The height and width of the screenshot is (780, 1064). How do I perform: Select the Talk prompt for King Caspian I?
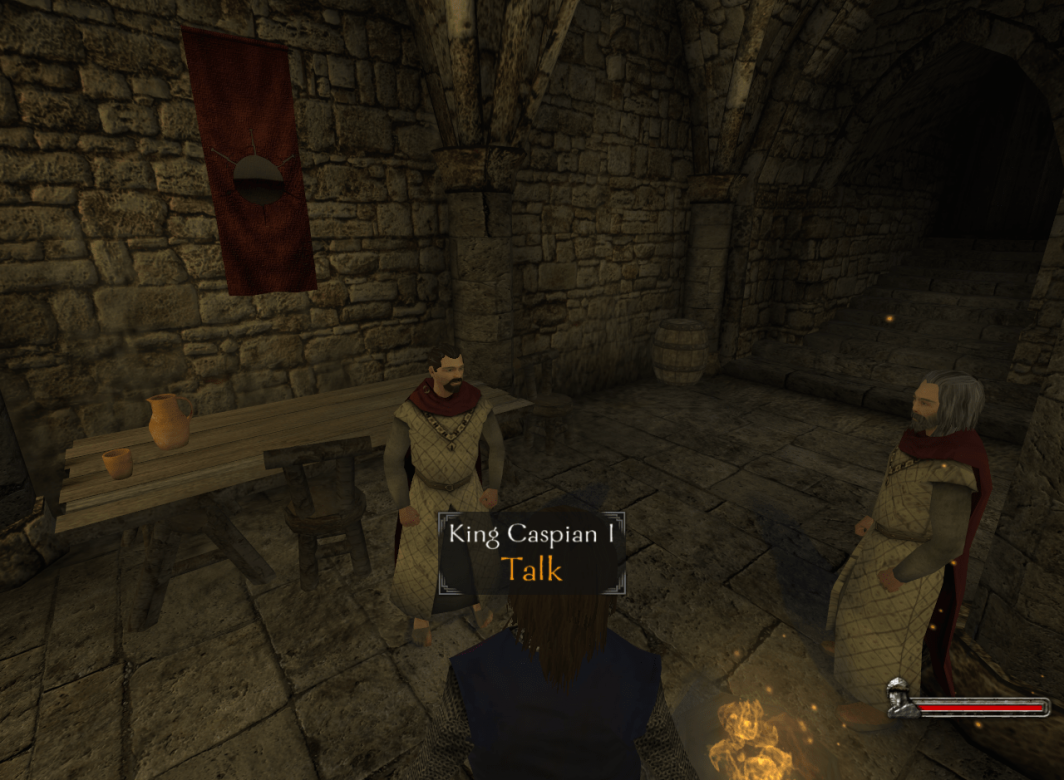[531, 569]
